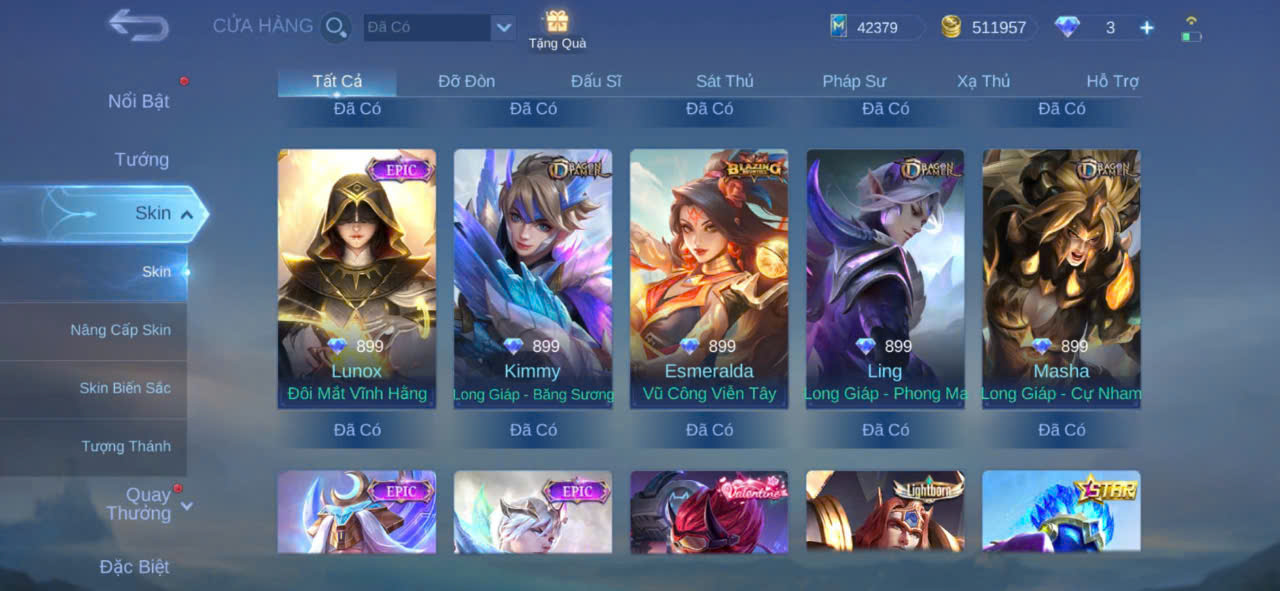Open Skin Biến Sắc submenu
1280x591 pixels.
coord(125,388)
